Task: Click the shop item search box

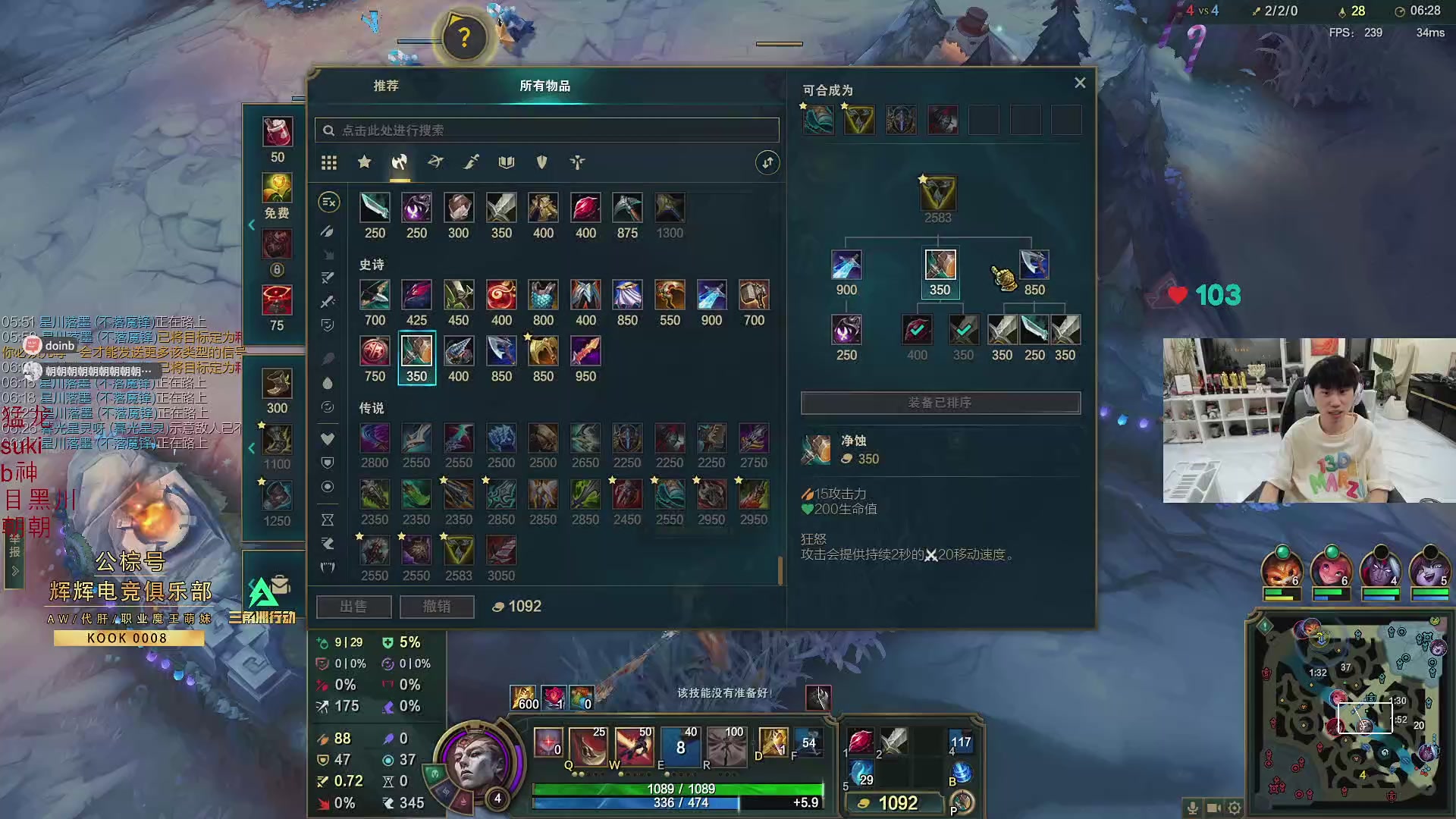Action: click(x=547, y=130)
